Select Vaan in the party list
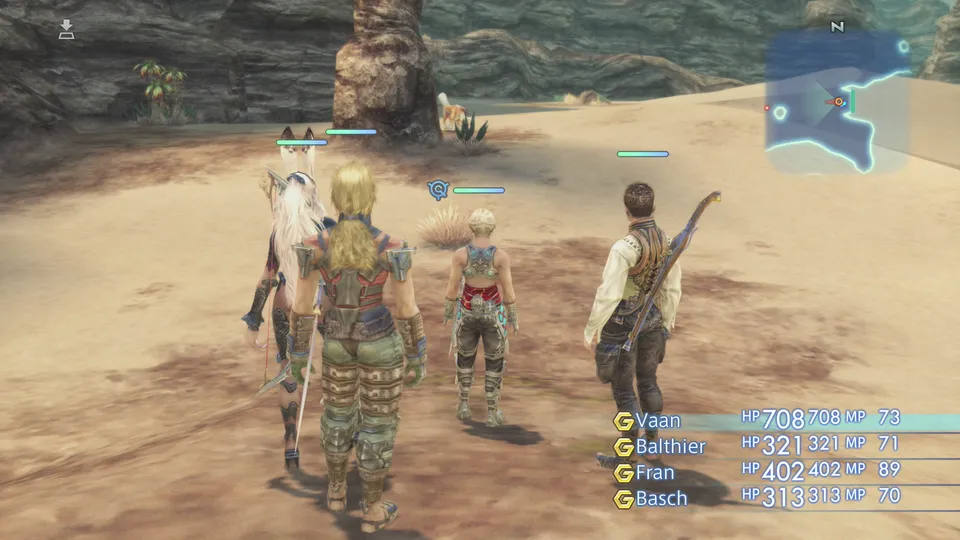The image size is (960, 540). [659, 421]
